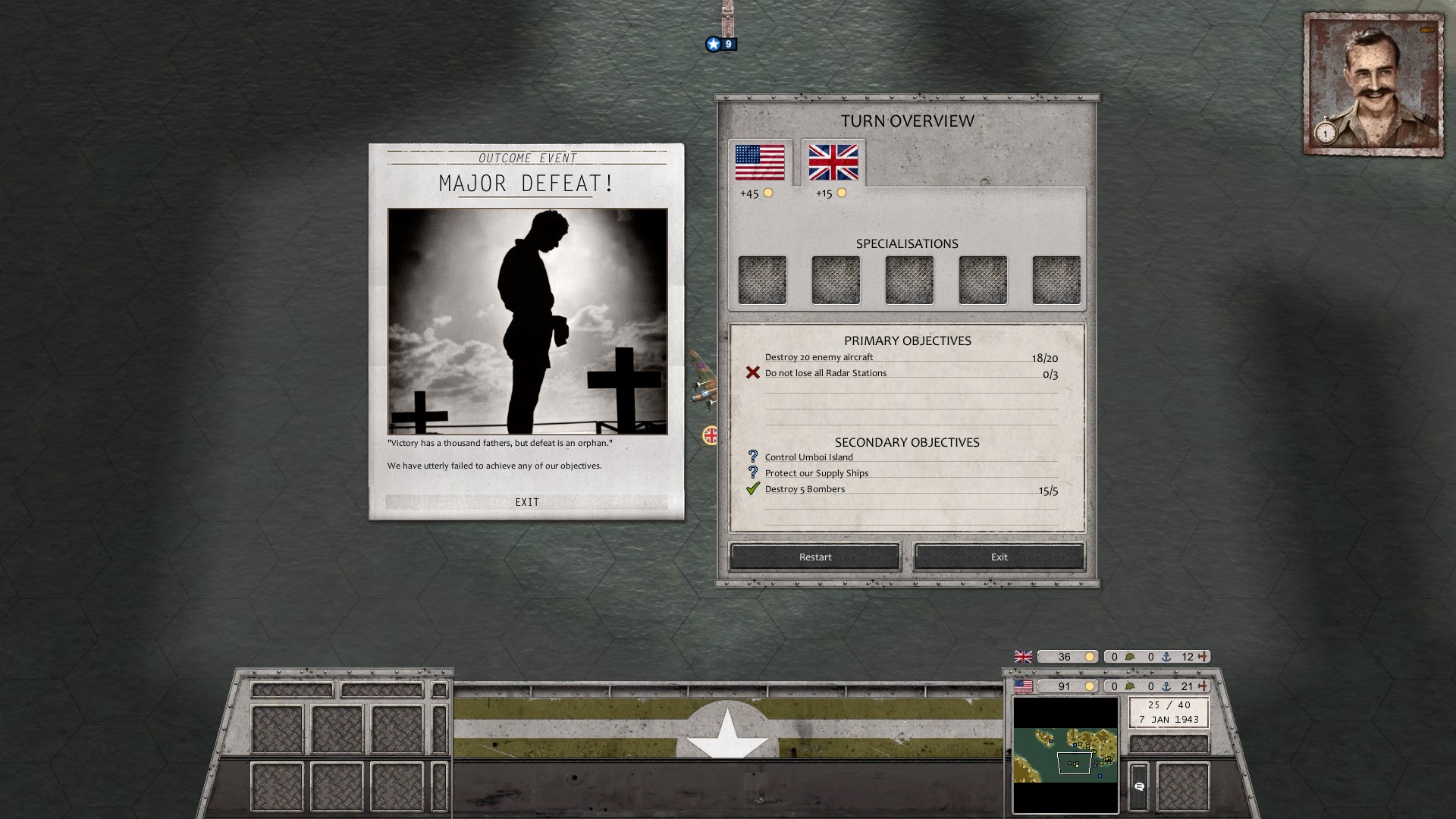Image resolution: width=1456 pixels, height=819 pixels.
Task: Open the chat message bubble icon
Action: [x=1140, y=786]
